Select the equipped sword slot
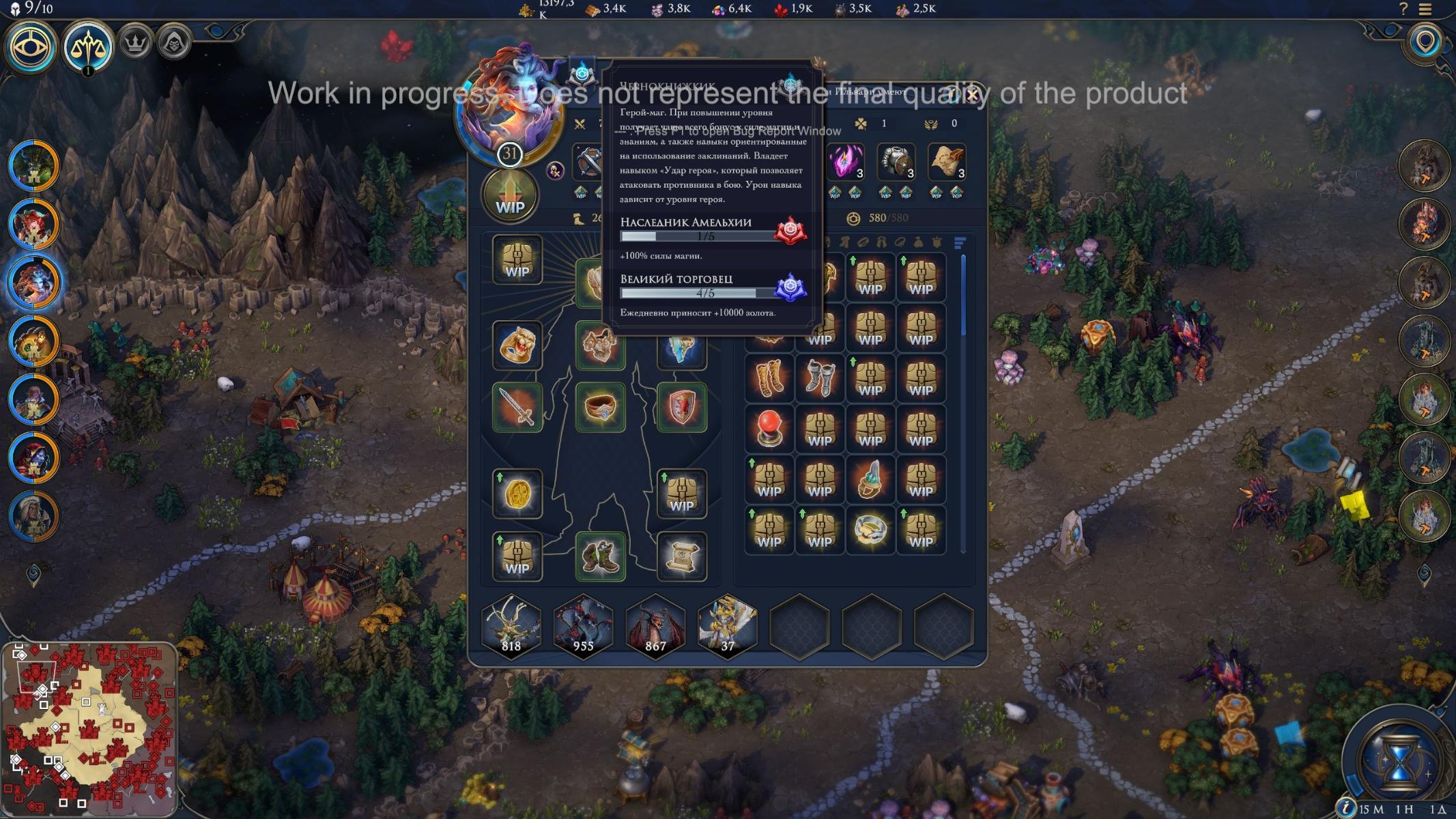1456x819 pixels. (x=517, y=407)
